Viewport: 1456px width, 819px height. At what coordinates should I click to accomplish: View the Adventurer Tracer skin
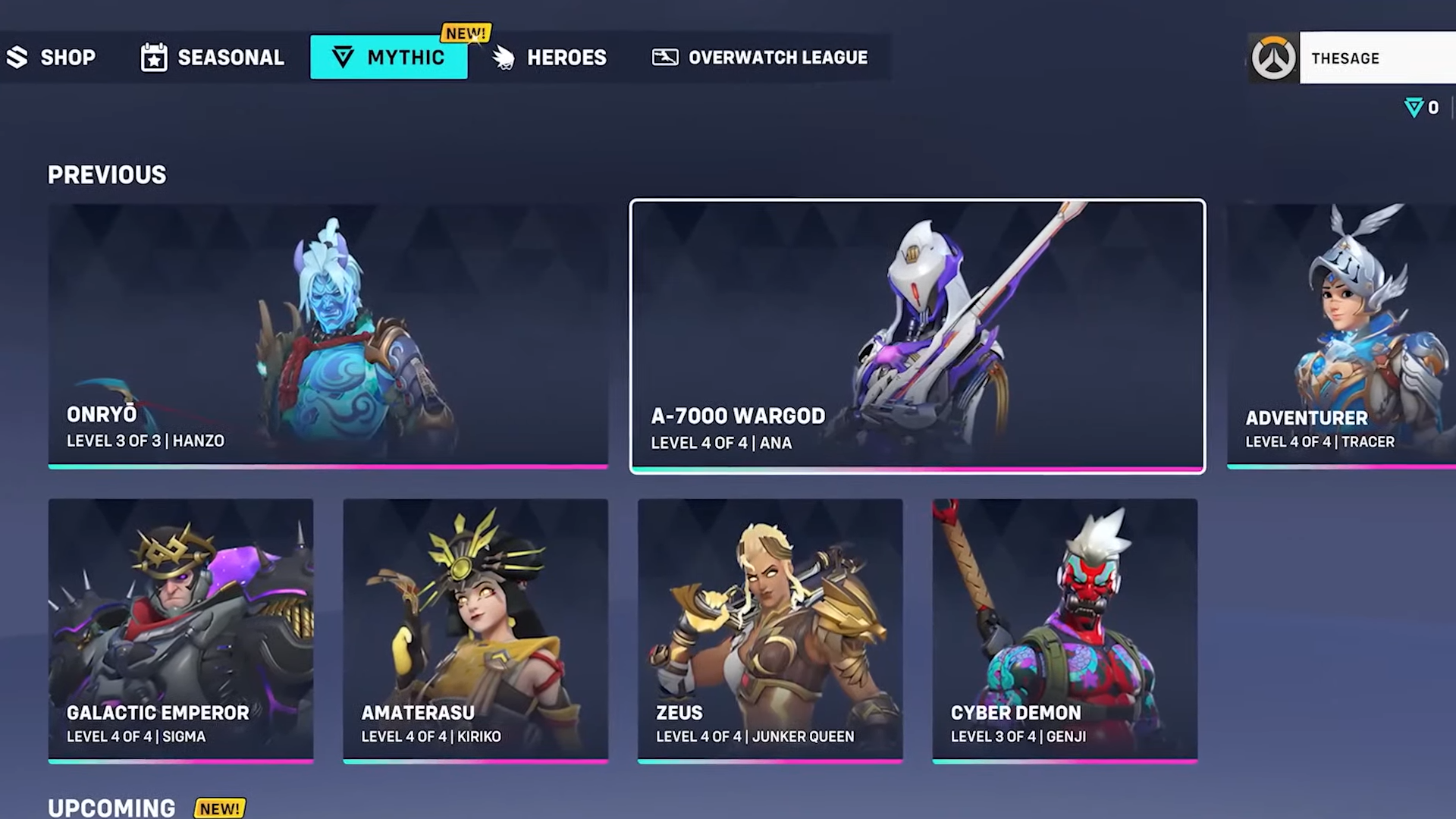(x=1357, y=334)
